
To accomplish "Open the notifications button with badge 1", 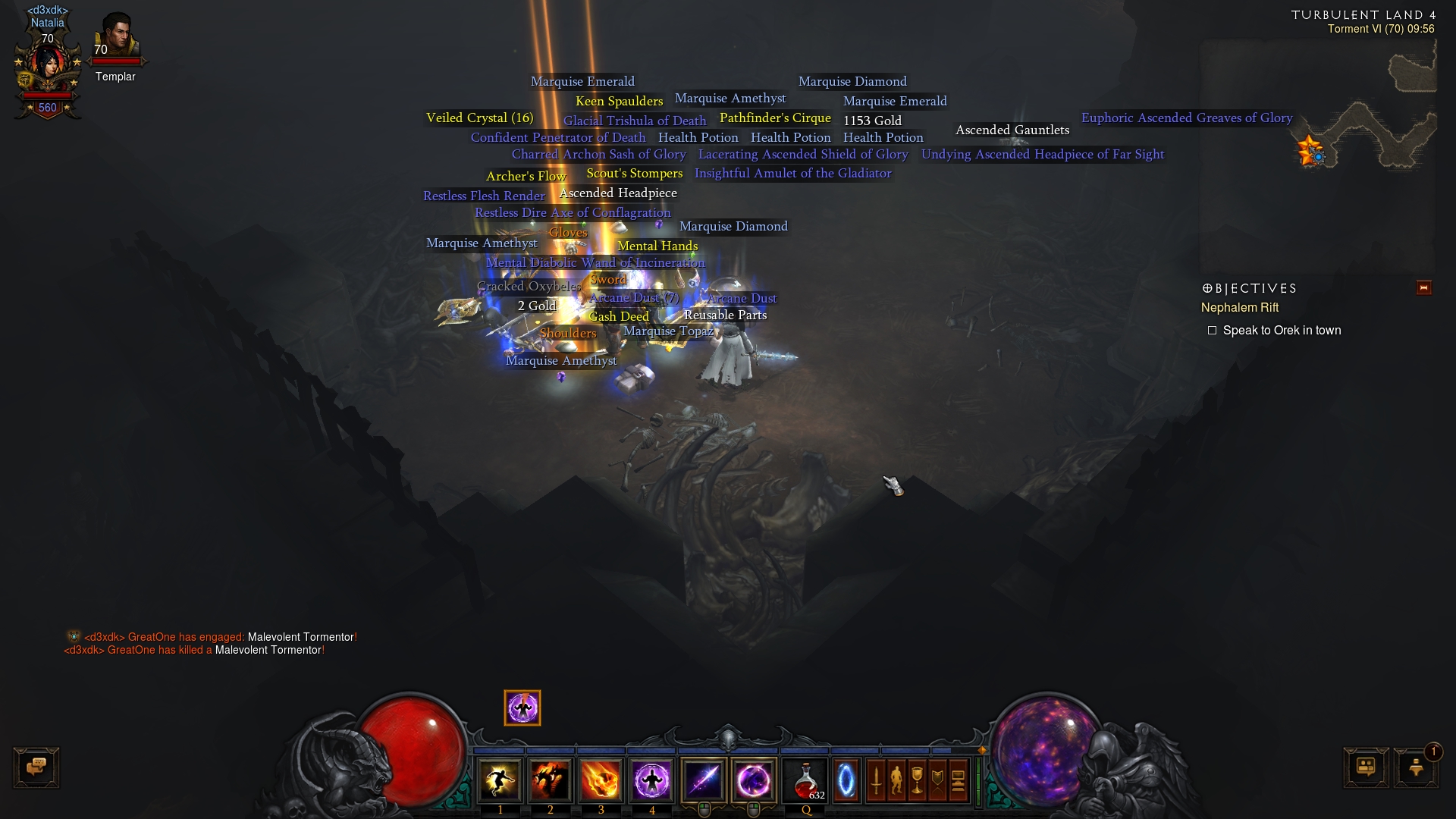I will (x=1416, y=767).
